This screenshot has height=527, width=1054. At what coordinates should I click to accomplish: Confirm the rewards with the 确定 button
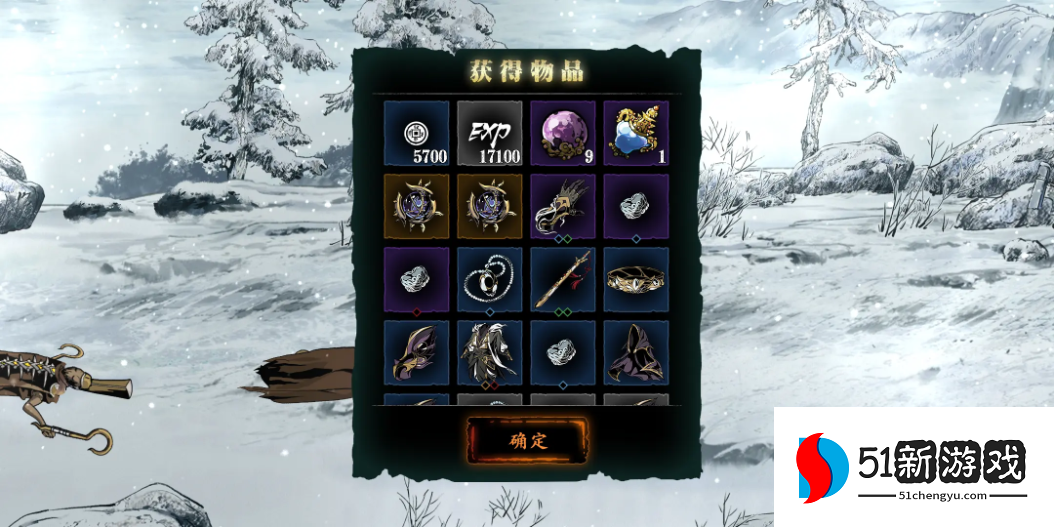[528, 440]
